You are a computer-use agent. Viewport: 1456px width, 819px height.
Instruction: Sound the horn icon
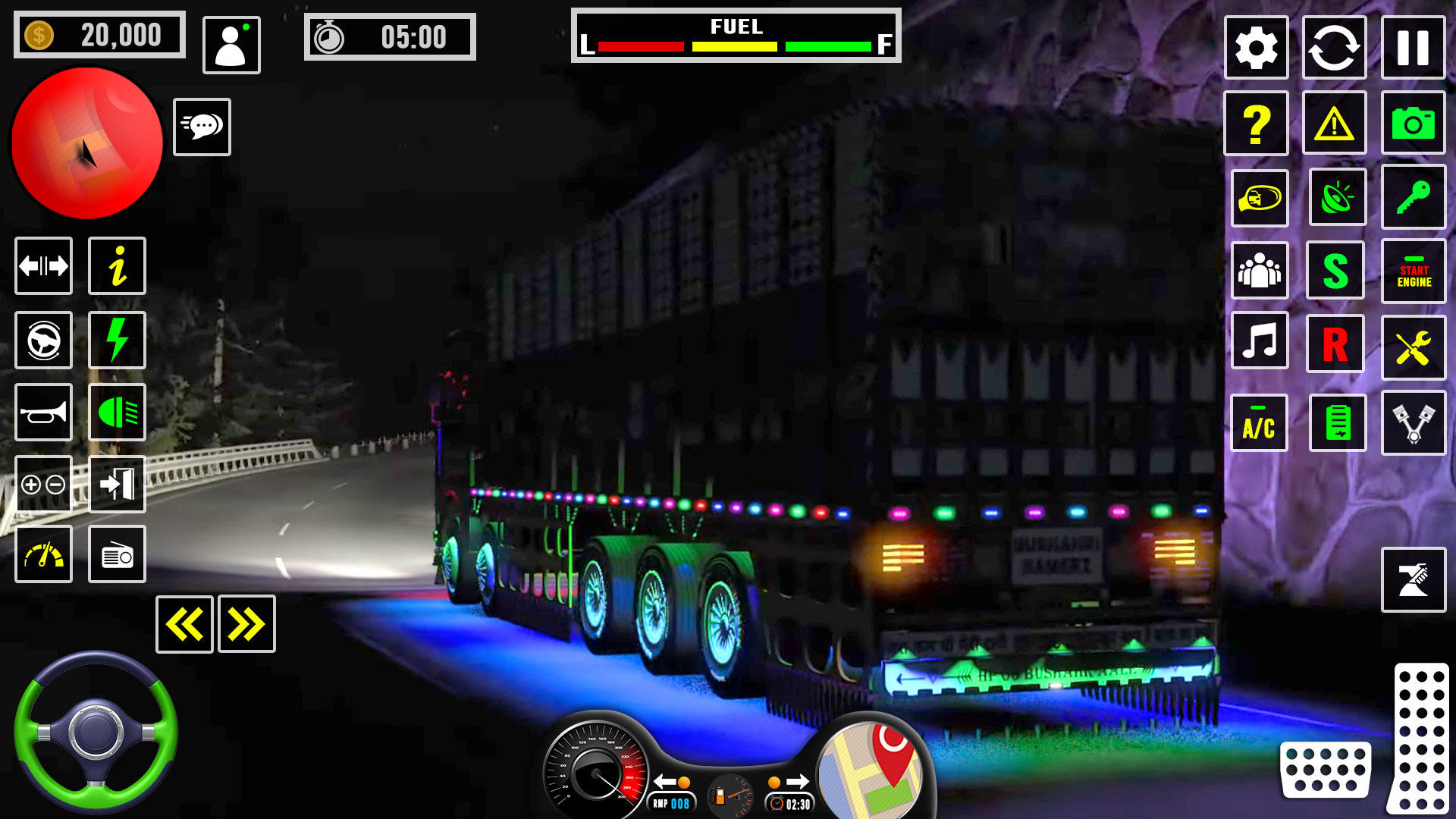[x=43, y=412]
